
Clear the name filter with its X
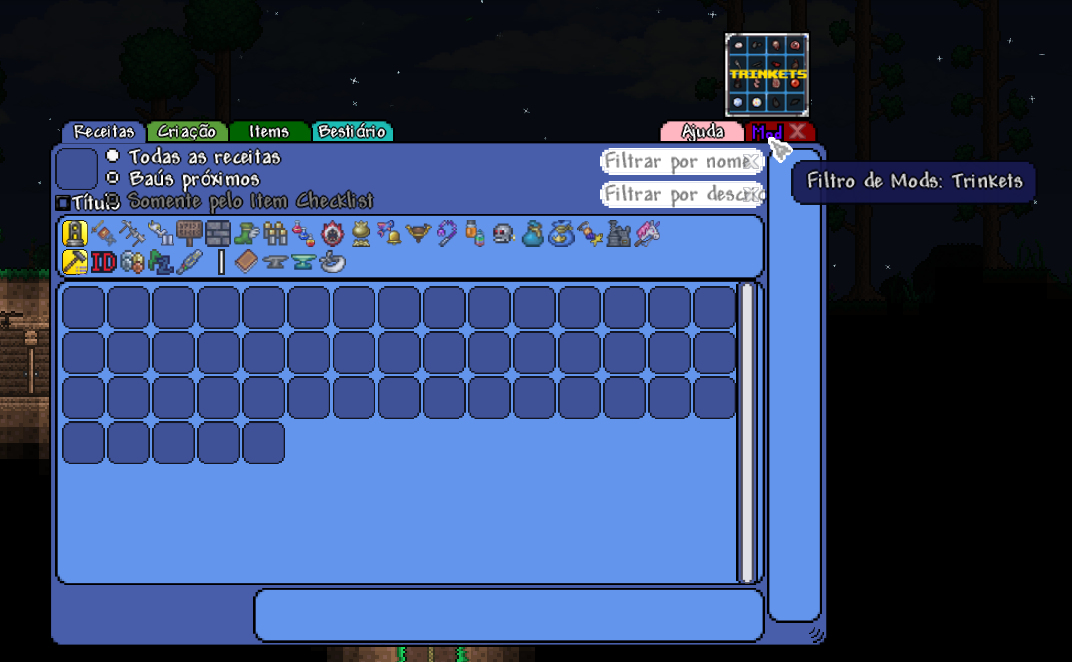(x=753, y=161)
